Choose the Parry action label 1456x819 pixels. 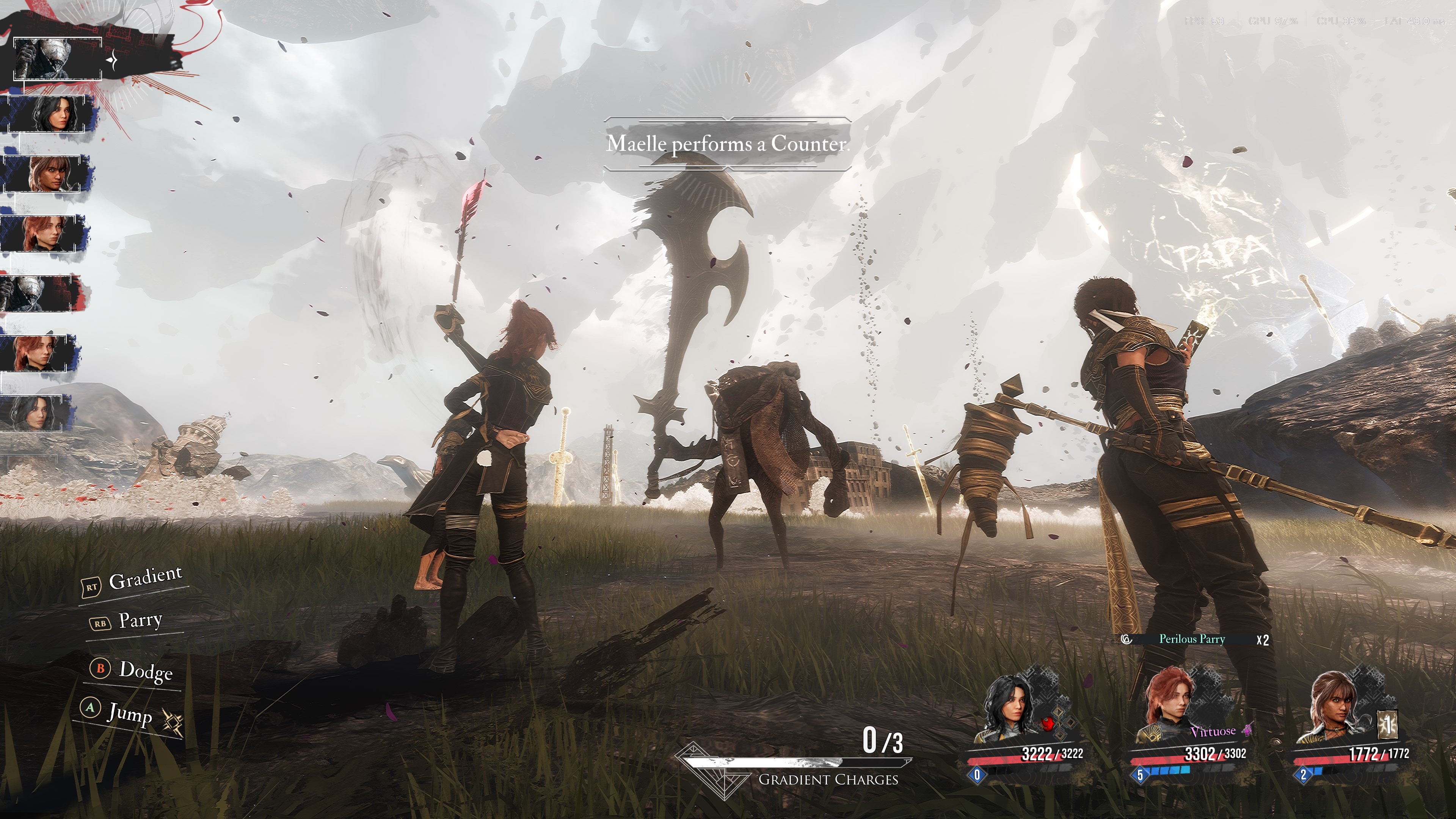pyautogui.click(x=140, y=621)
